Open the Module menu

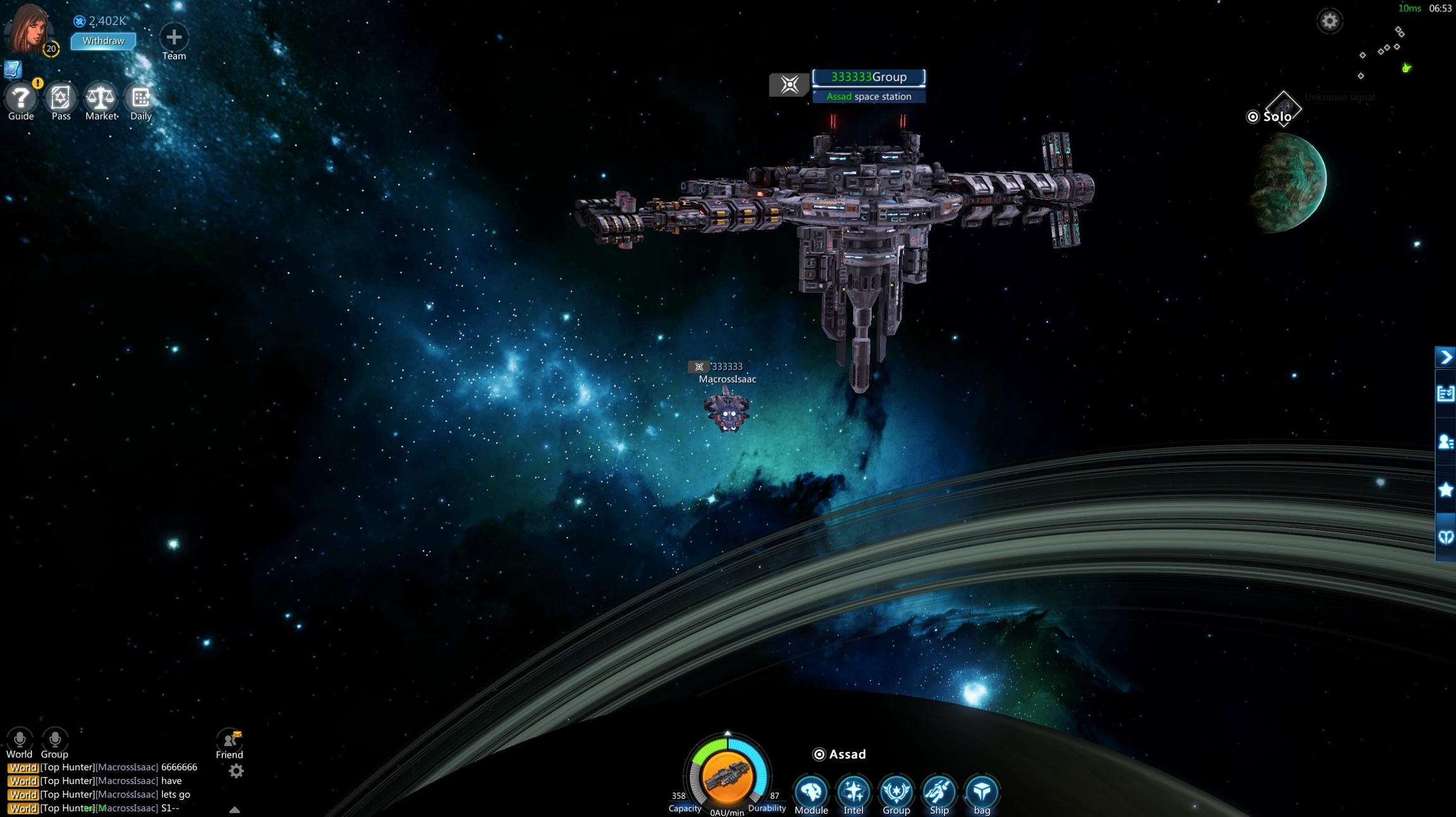[x=811, y=792]
